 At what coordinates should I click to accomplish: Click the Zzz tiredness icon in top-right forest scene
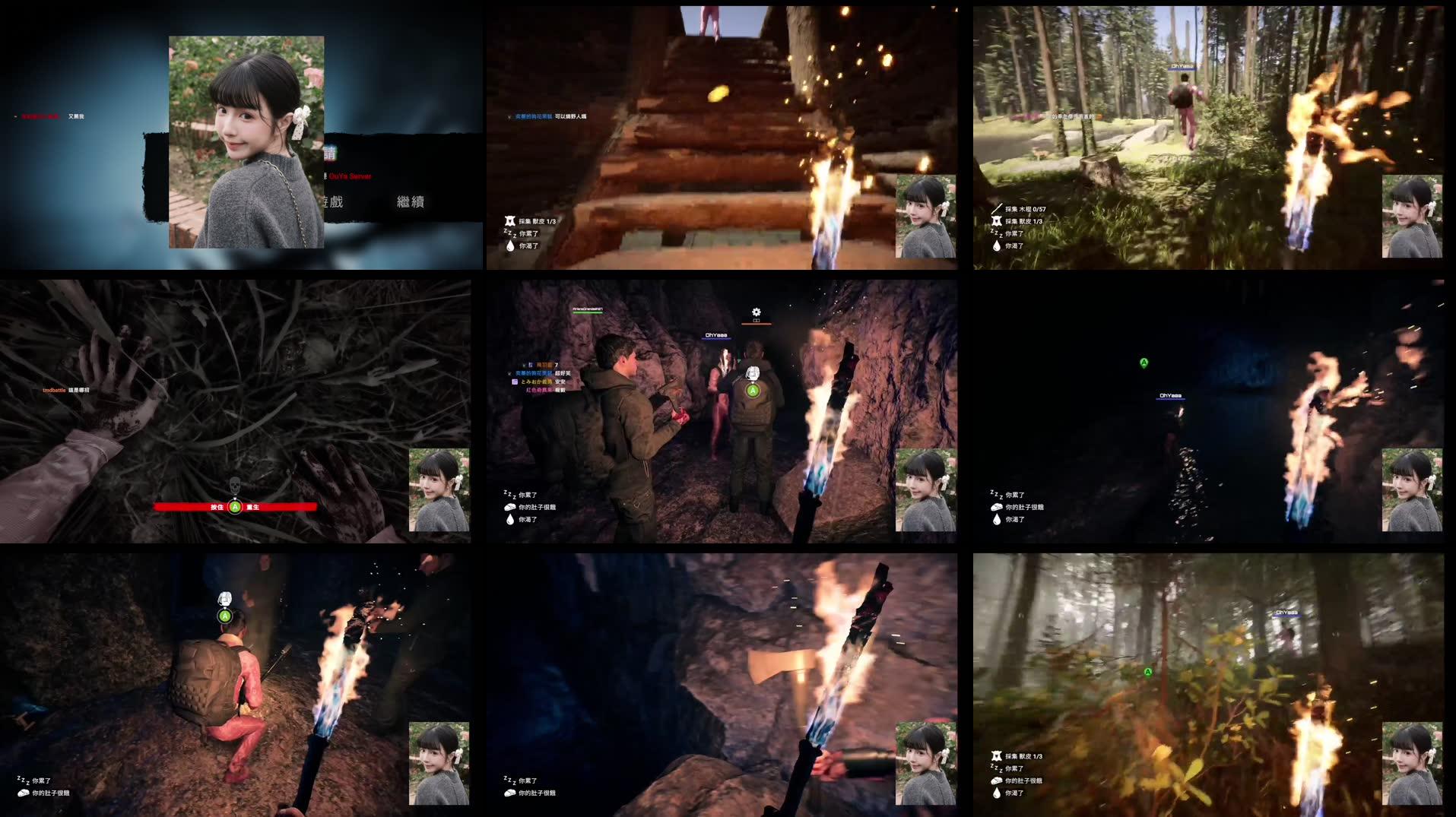point(996,235)
